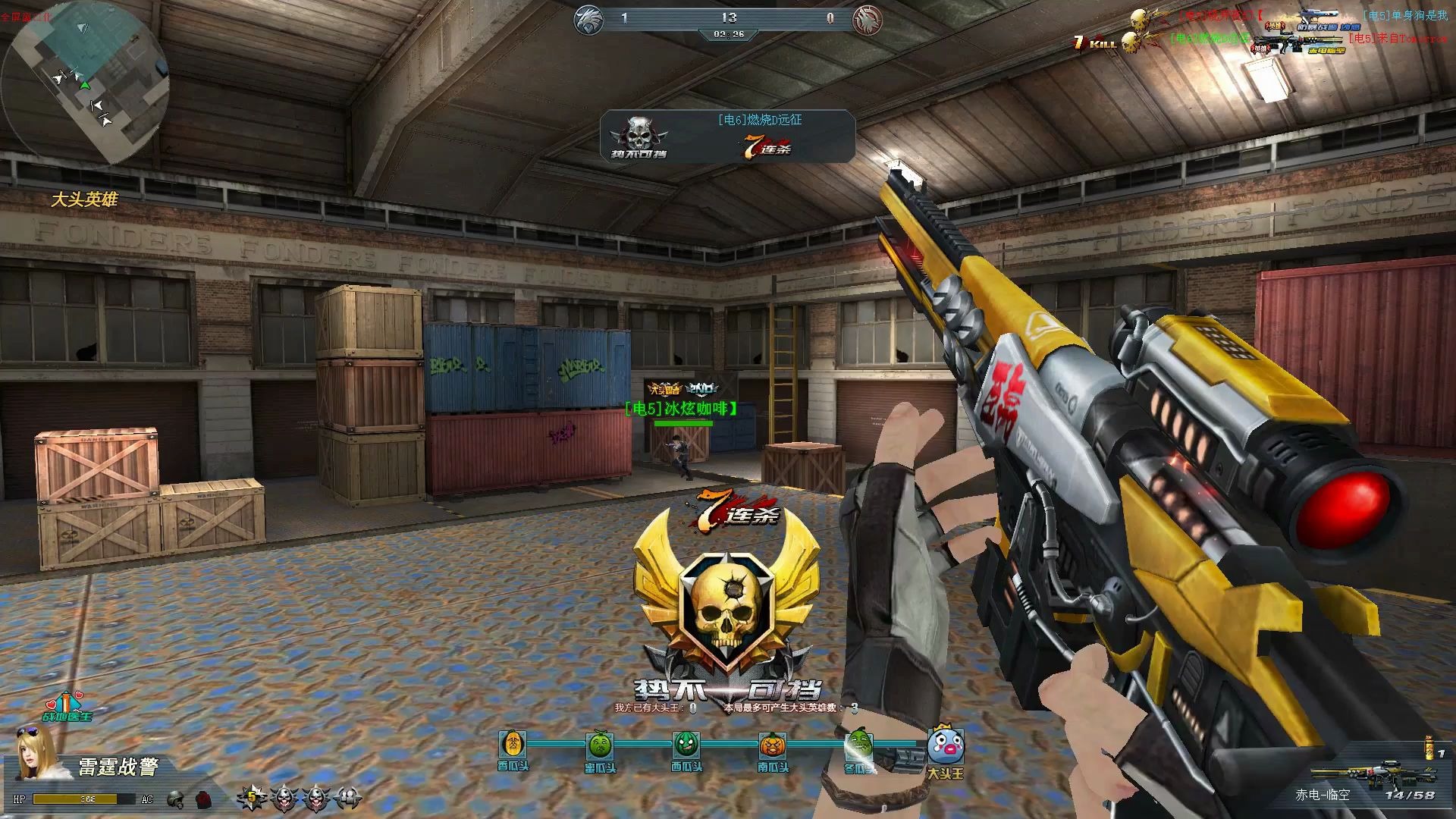The image size is (1456, 819).
Task: Select the blonde character portrait
Action: pyautogui.click(x=34, y=752)
